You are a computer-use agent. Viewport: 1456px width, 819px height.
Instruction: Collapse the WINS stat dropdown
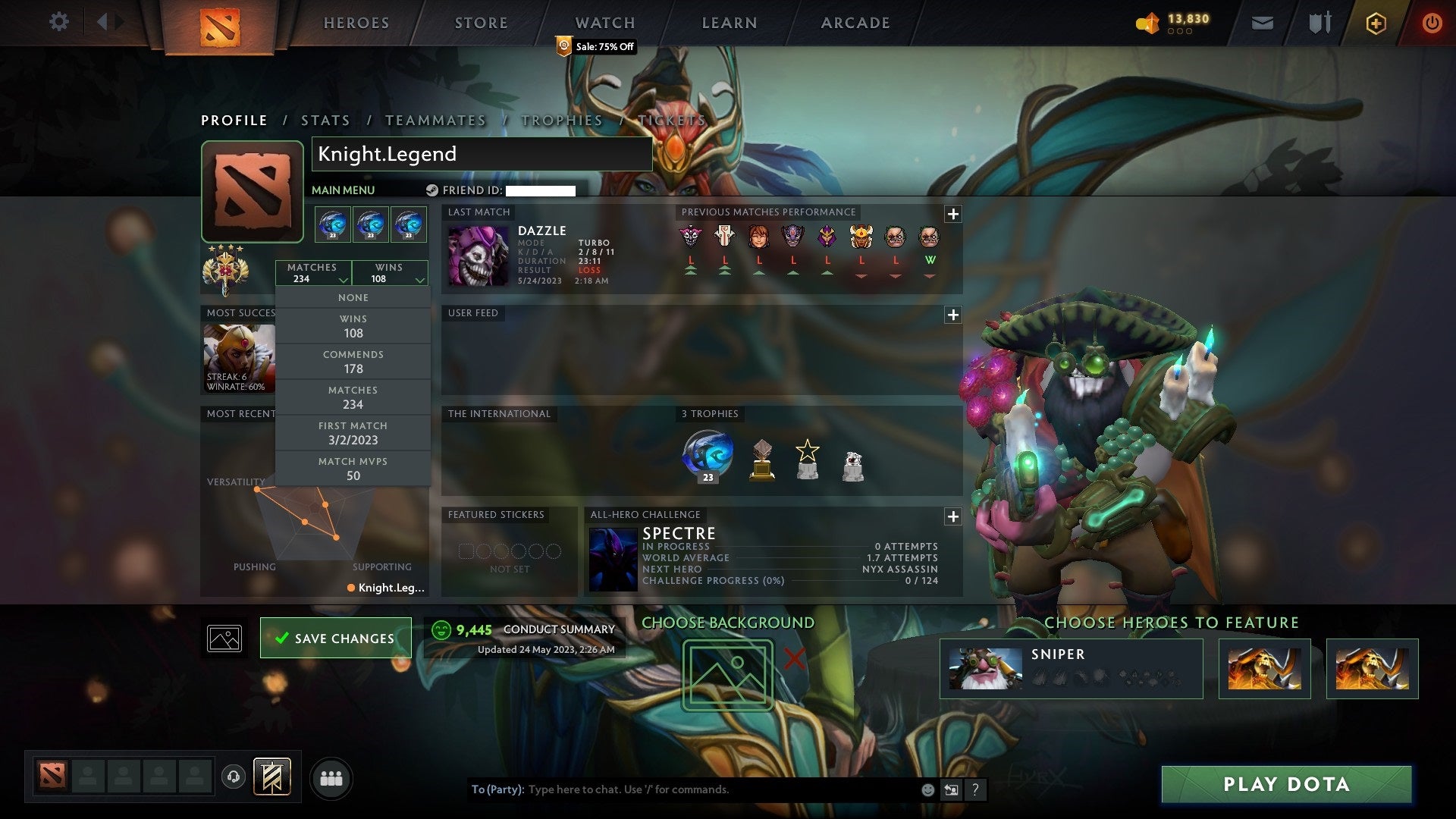(x=389, y=273)
